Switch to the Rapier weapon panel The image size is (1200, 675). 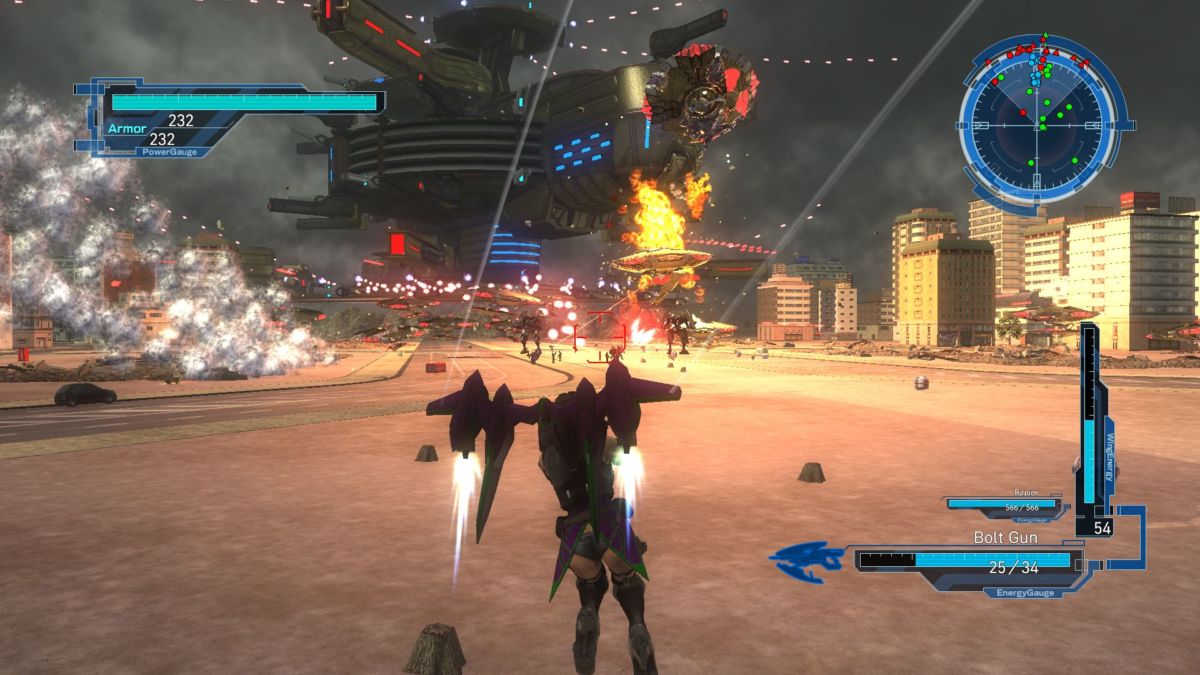click(1005, 506)
